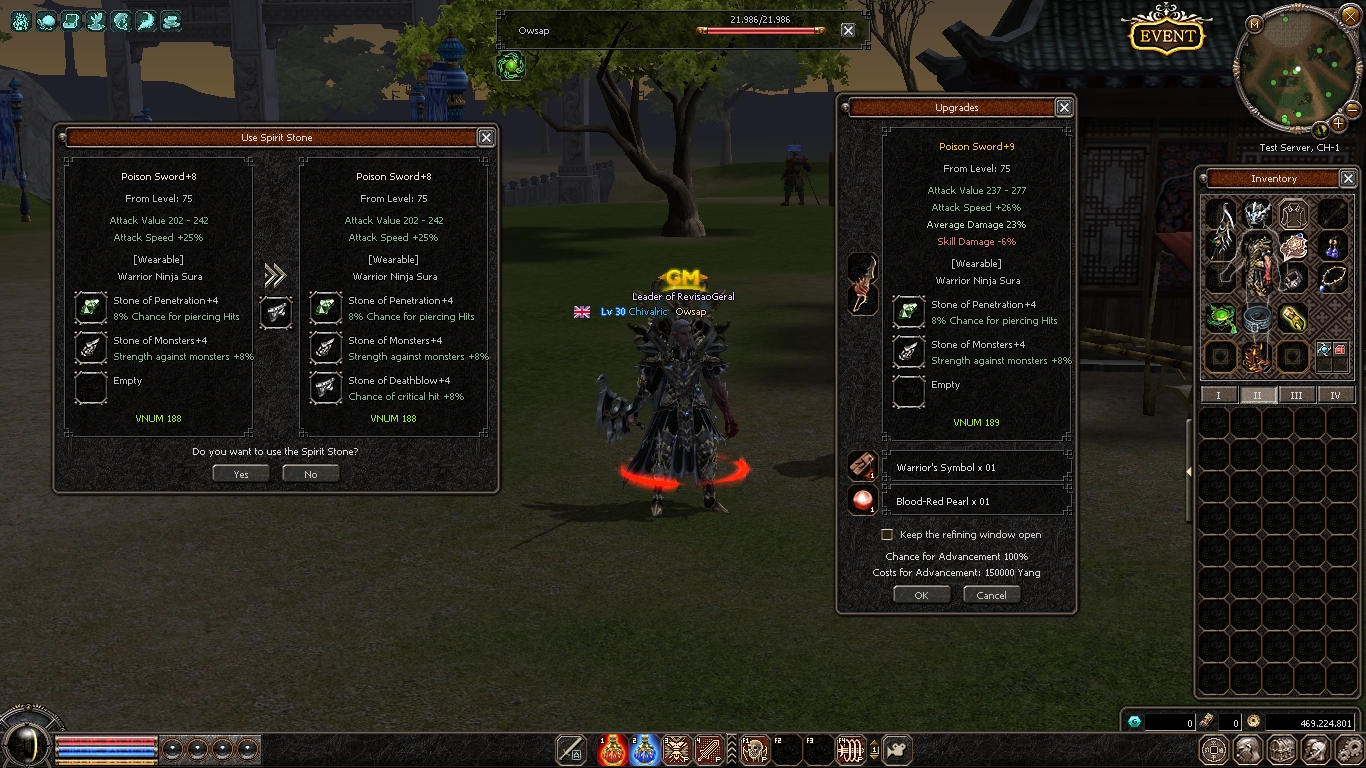
Task: Click the Blood-Red Pearl material icon
Action: pos(862,500)
